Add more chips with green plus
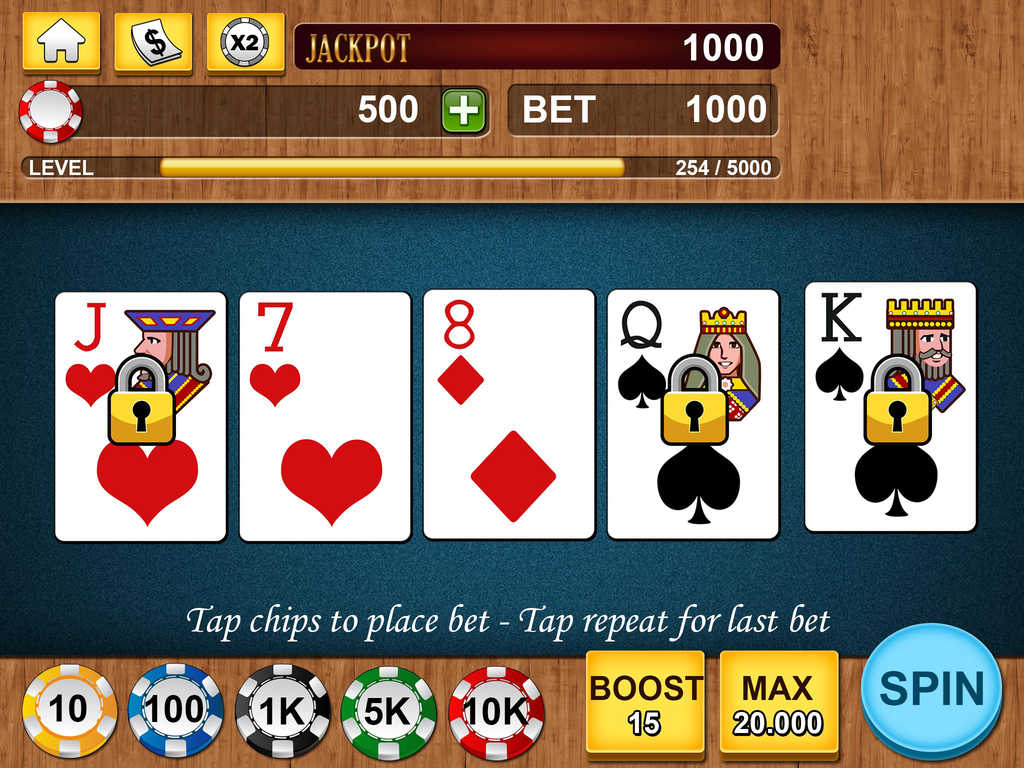 [463, 110]
